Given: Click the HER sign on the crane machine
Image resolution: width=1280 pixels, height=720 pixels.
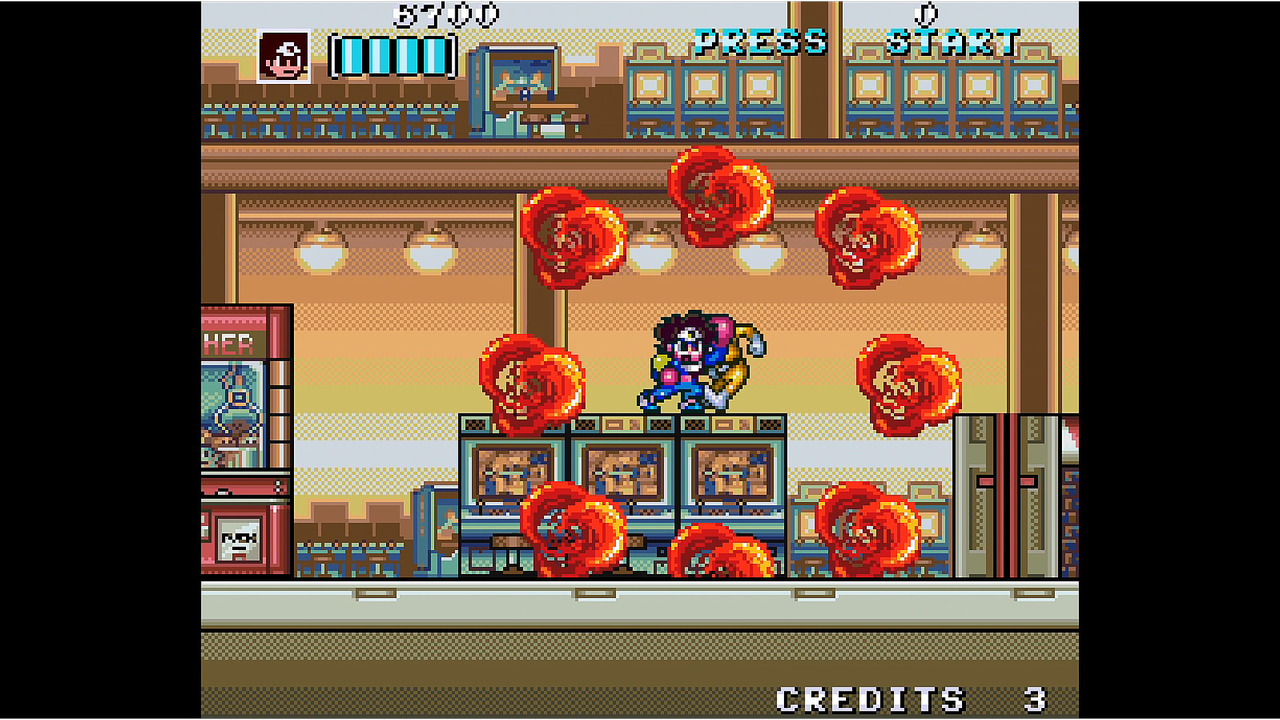Looking at the screenshot, I should [228, 340].
